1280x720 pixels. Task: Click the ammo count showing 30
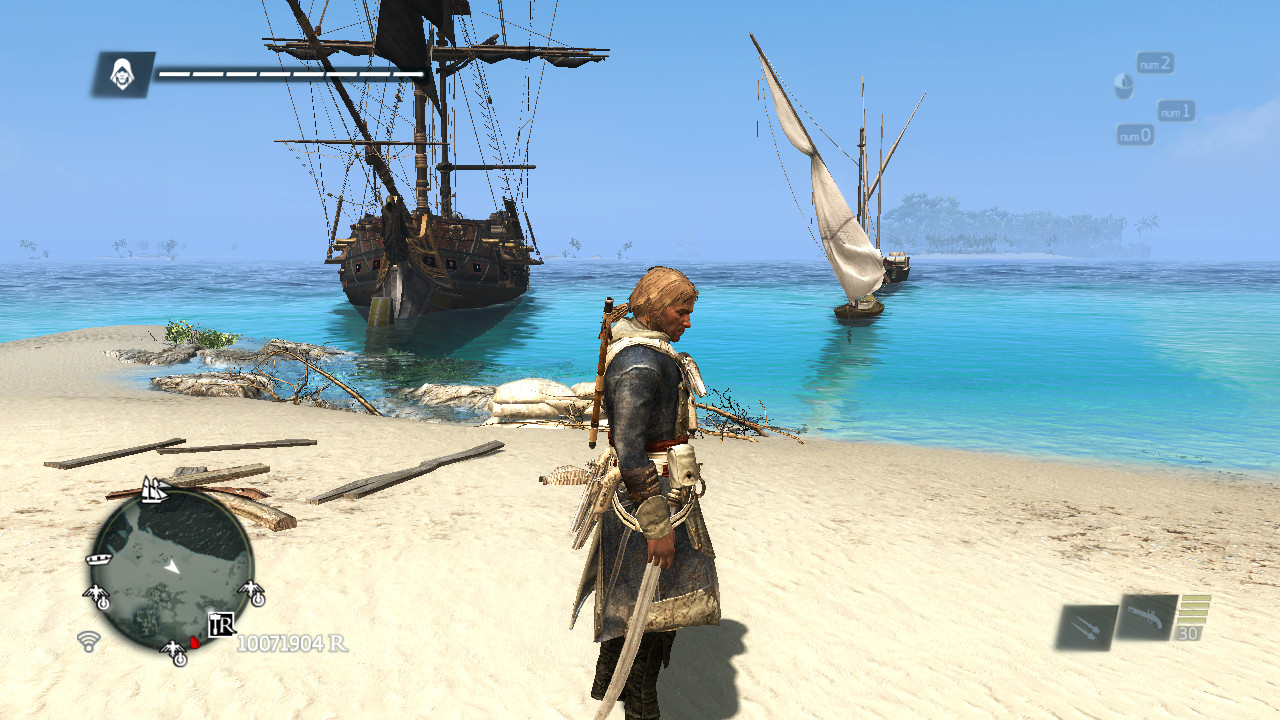(x=1189, y=632)
